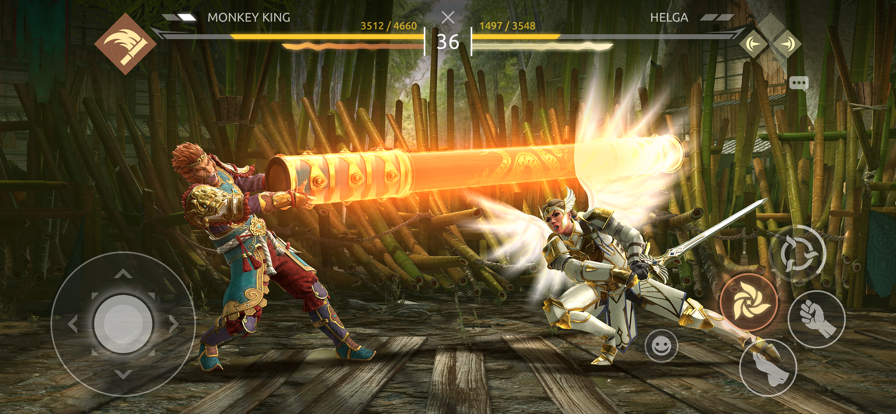This screenshot has height=414, width=896.
Task: Tap the swirling arrows ranged button
Action: (x=798, y=251)
